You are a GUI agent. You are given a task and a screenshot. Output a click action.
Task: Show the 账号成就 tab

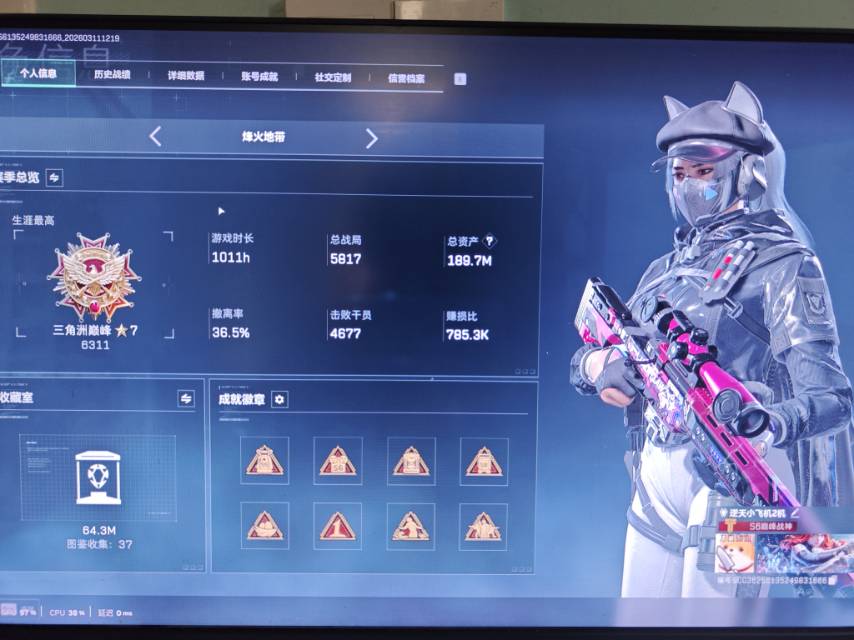click(x=259, y=76)
